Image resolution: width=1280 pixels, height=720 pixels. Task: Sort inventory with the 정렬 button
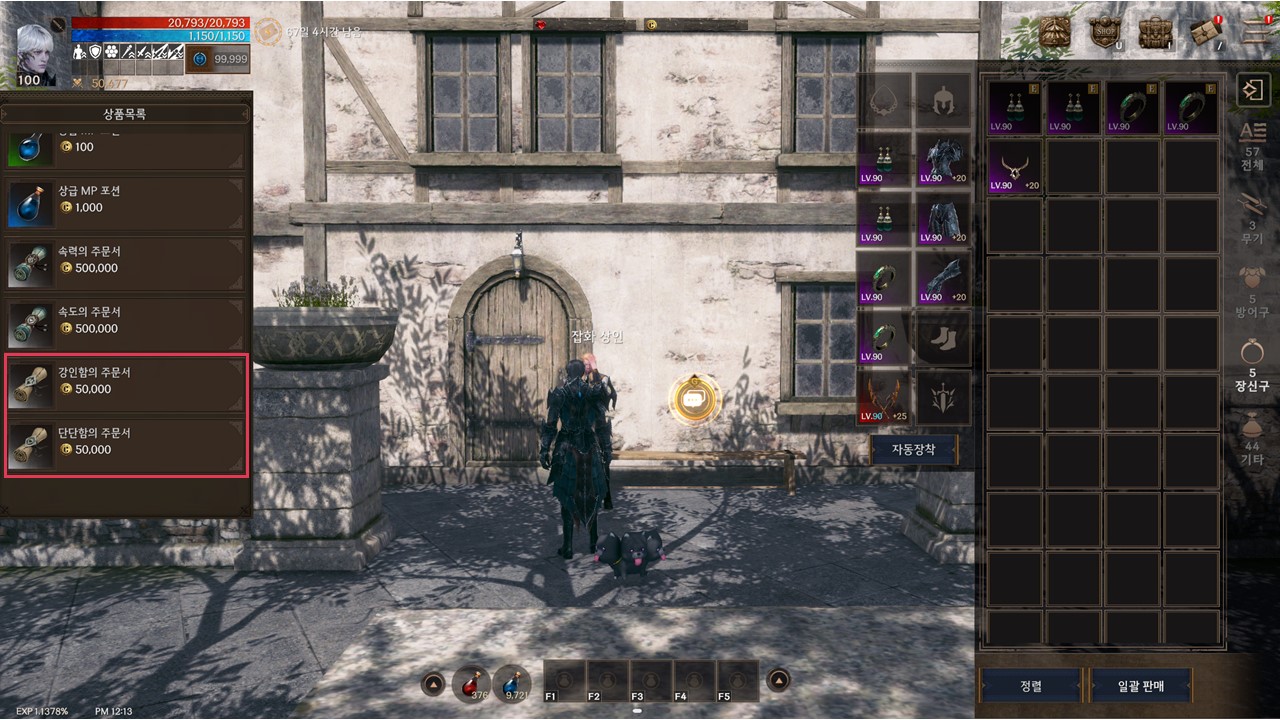pos(1030,686)
